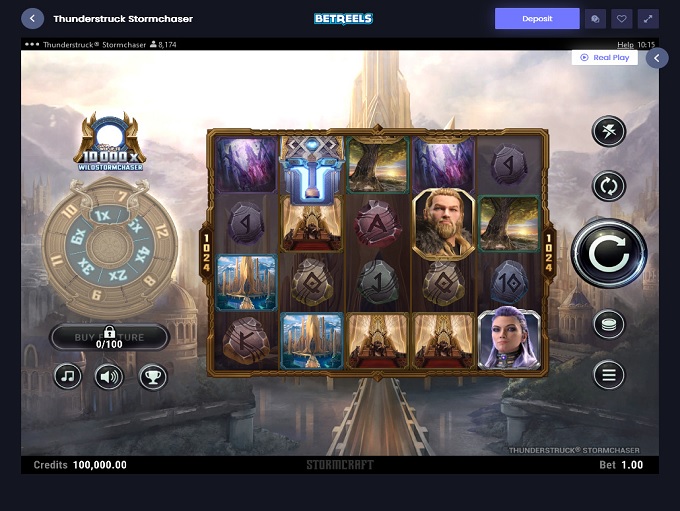Open the hamburger game menu
Viewport: 680px width, 511px height.
[608, 375]
